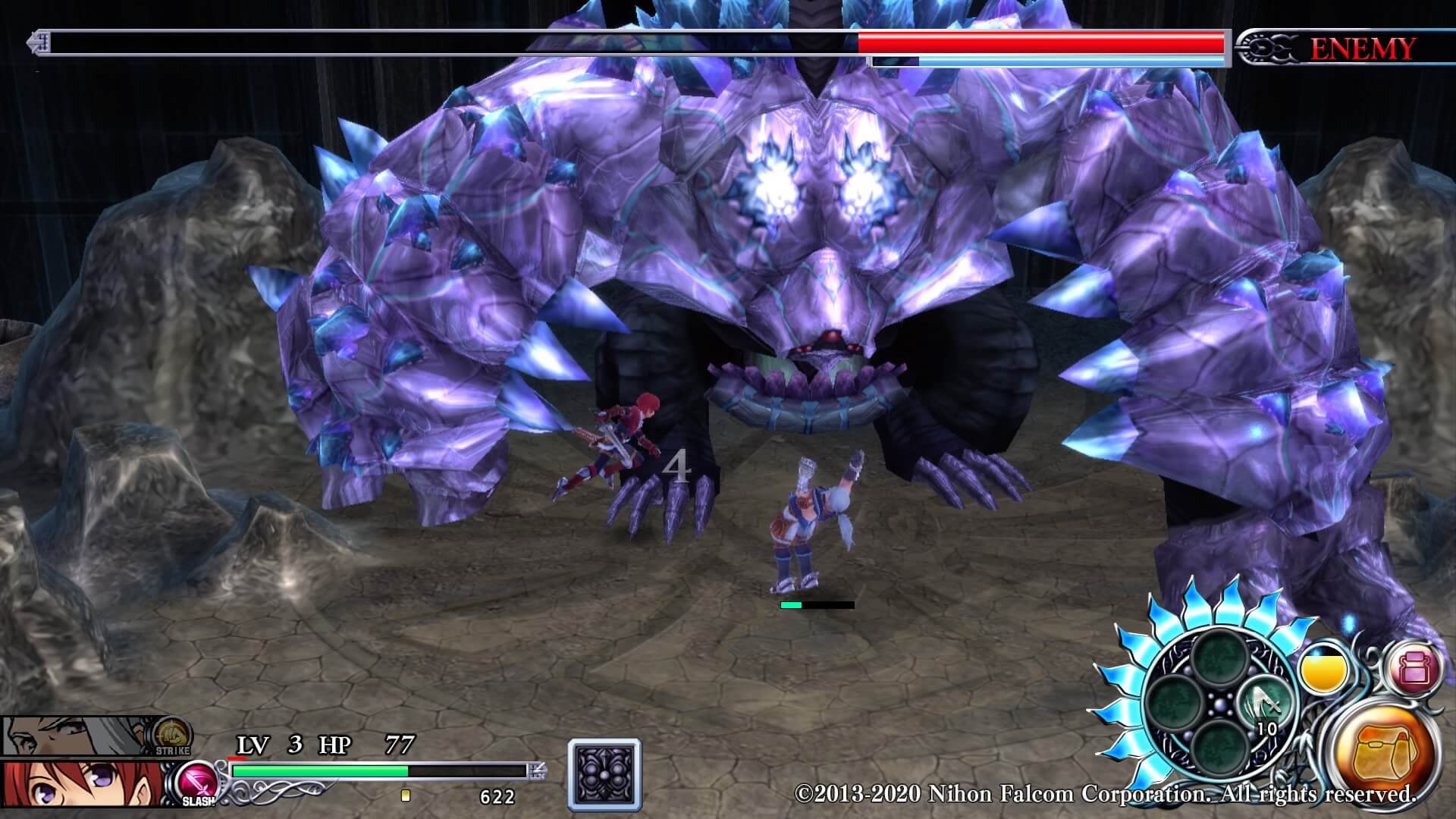Click the player's green HP bar
The image size is (1456, 819).
click(x=318, y=770)
